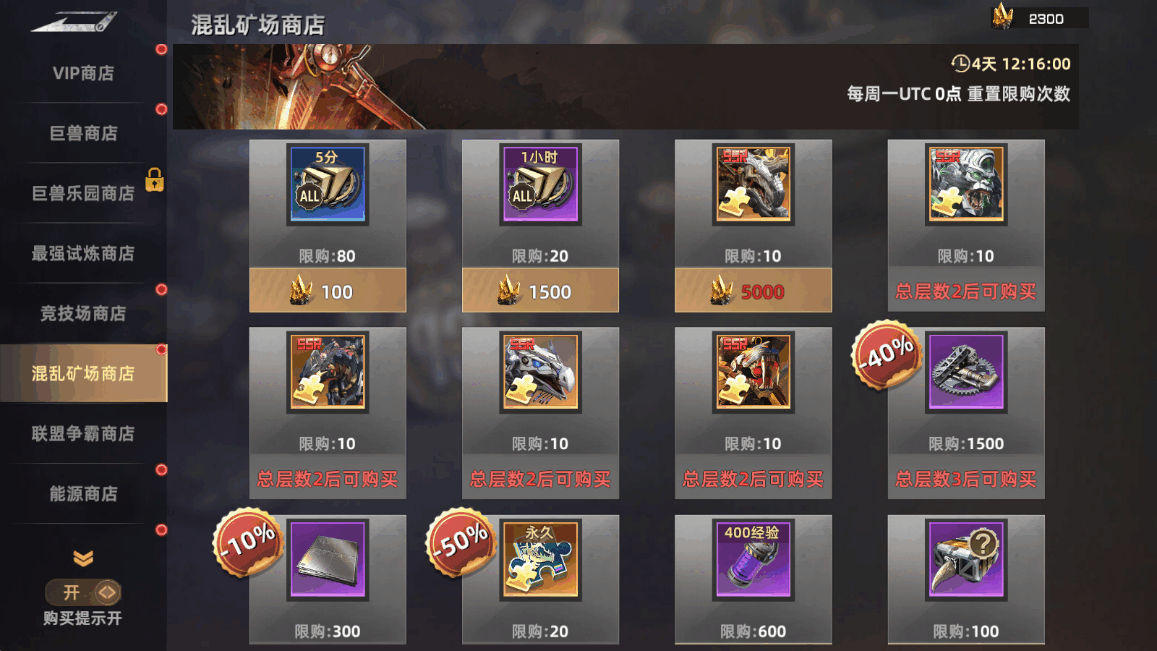Image resolution: width=1157 pixels, height=651 pixels.
Task: Switch to the 巨兽商店 tab
Action: [83, 133]
